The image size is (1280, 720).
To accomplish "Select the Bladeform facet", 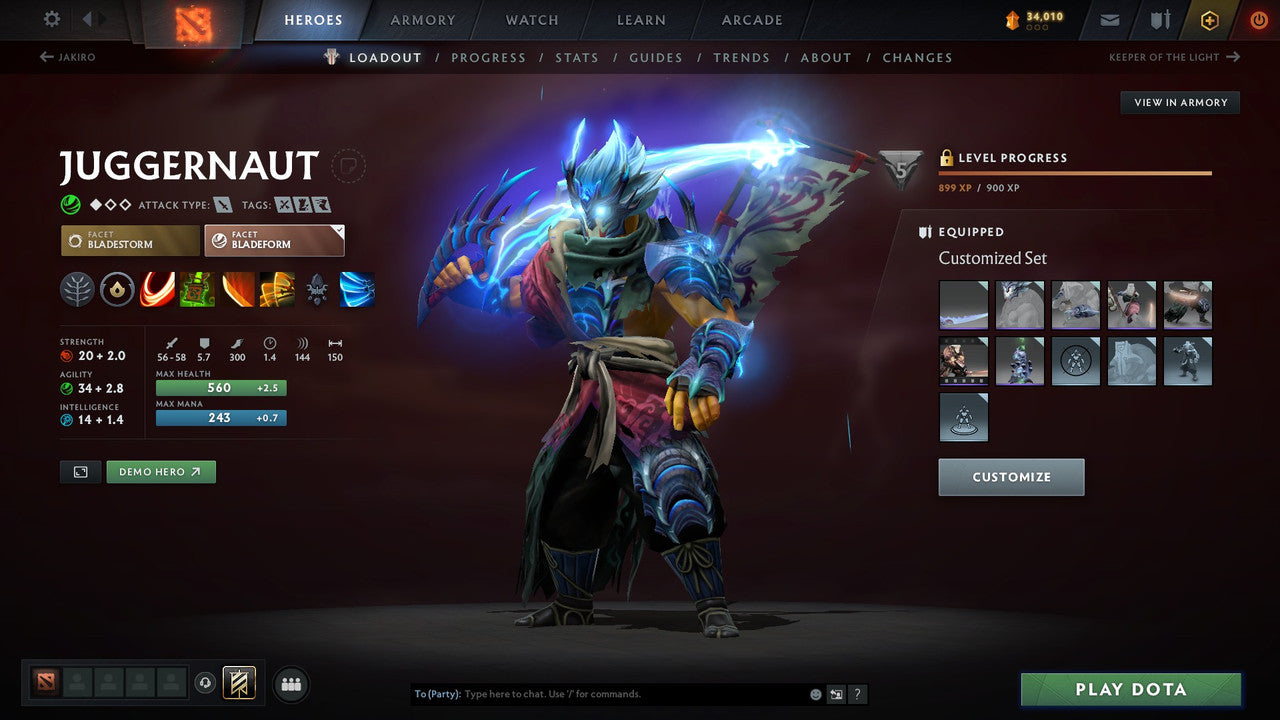I will [x=274, y=240].
